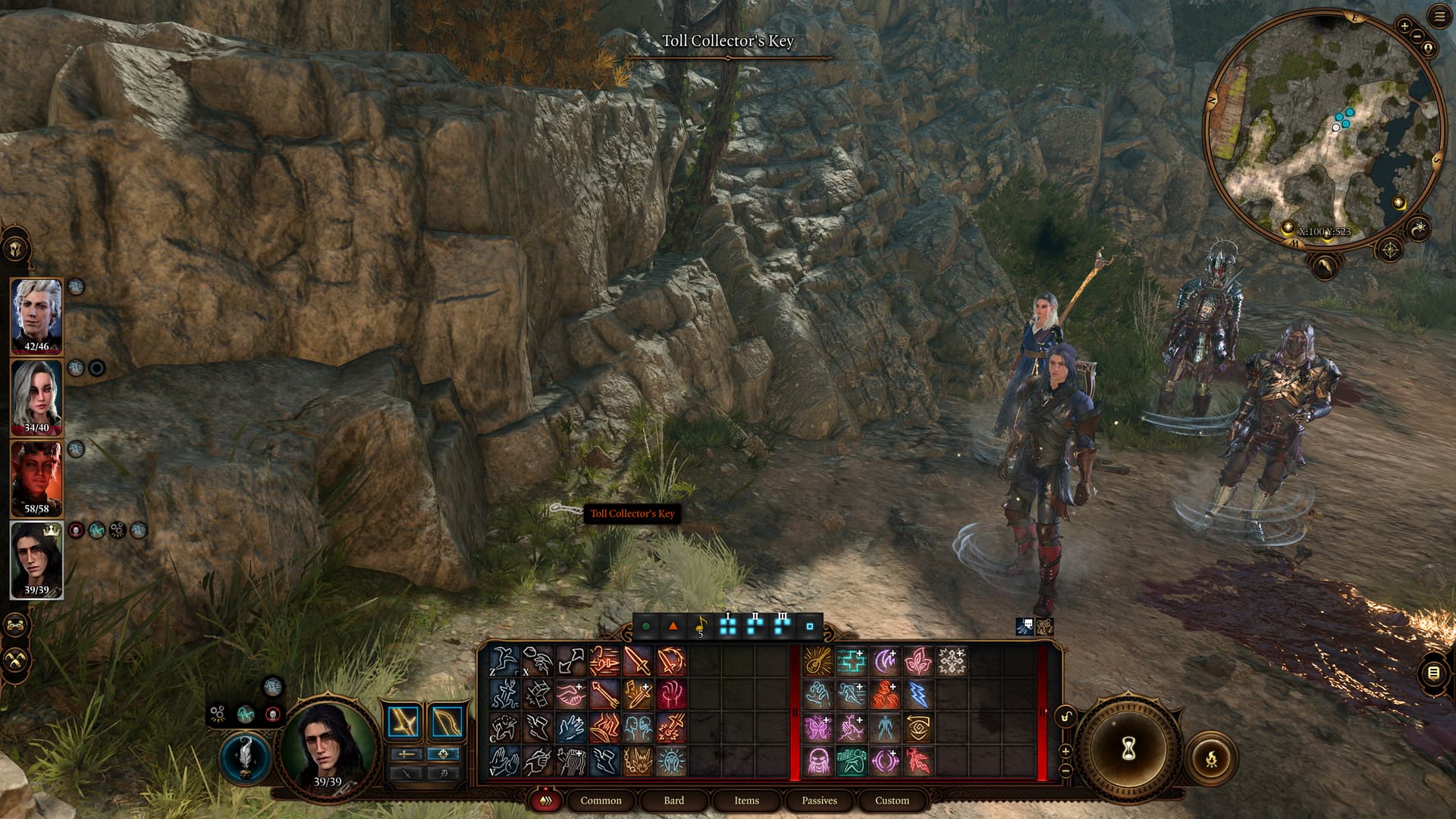The image size is (1456, 819).
Task: Open the top-right game menu button
Action: click(1439, 17)
